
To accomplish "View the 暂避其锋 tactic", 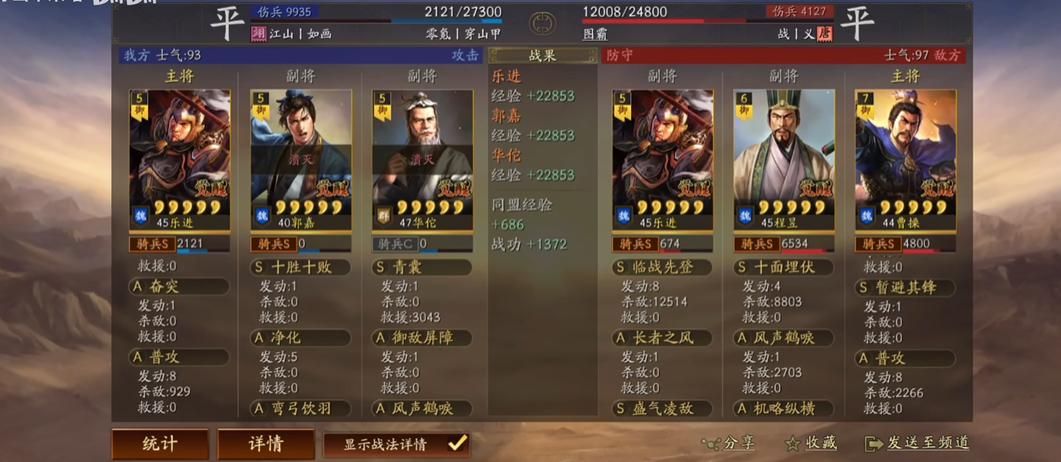I will [x=905, y=288].
